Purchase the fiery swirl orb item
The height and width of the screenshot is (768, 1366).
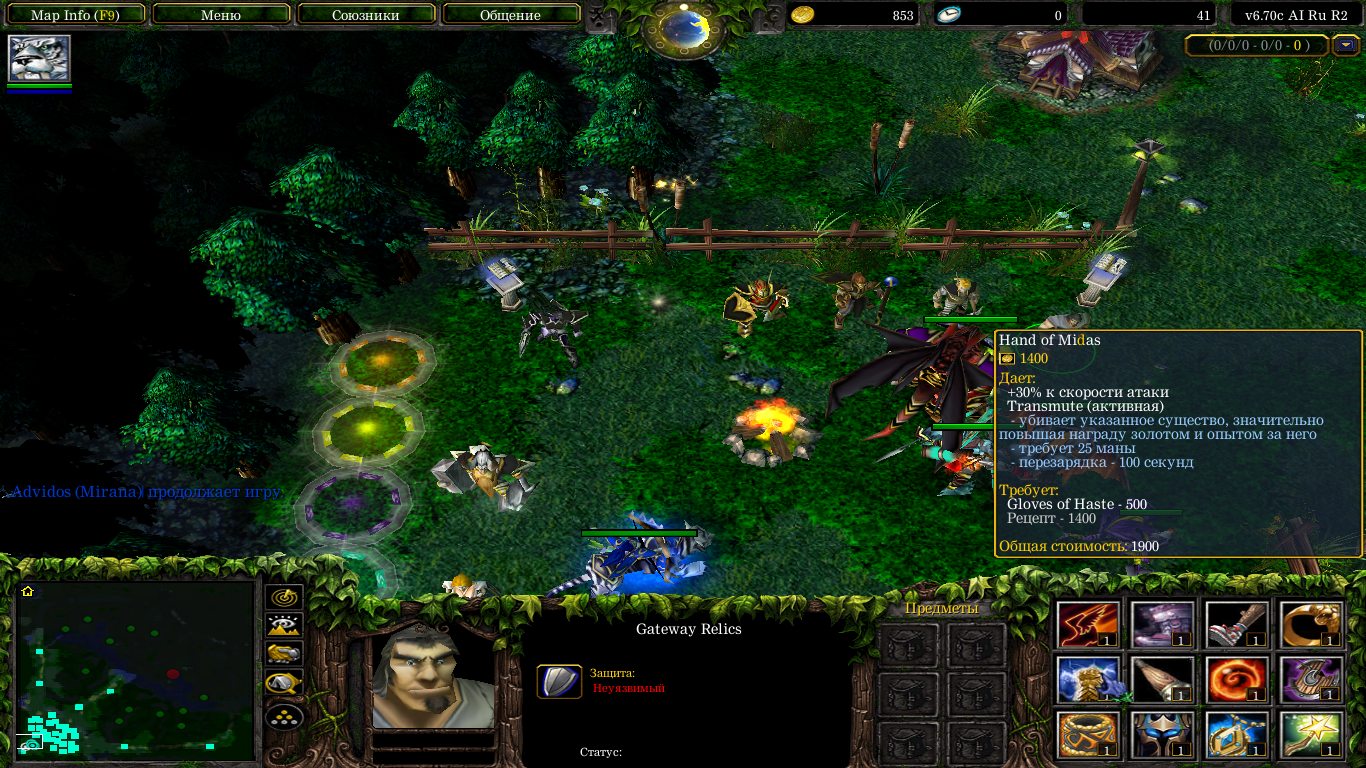click(1237, 680)
